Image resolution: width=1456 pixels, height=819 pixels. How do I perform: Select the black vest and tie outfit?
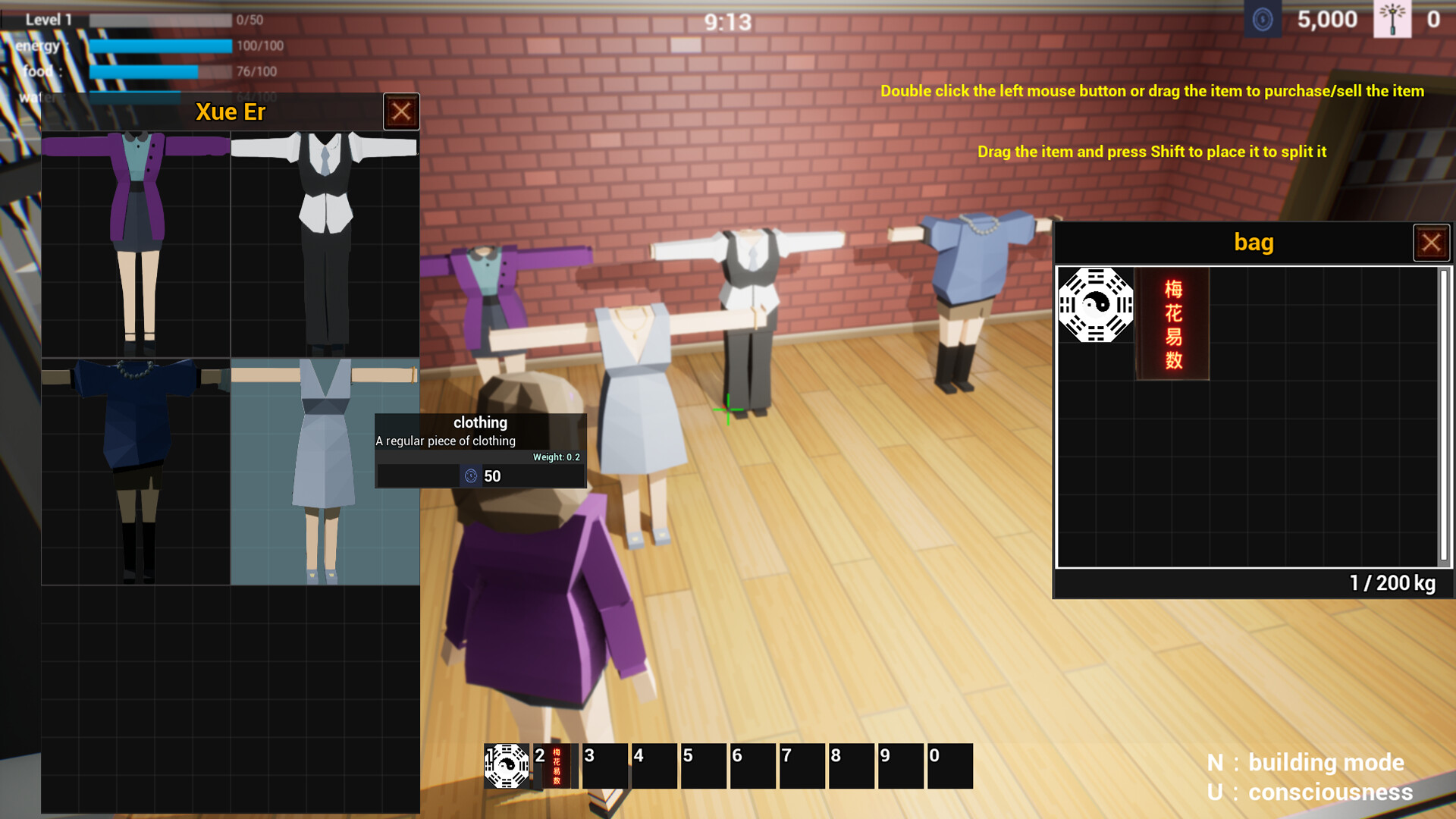(325, 243)
